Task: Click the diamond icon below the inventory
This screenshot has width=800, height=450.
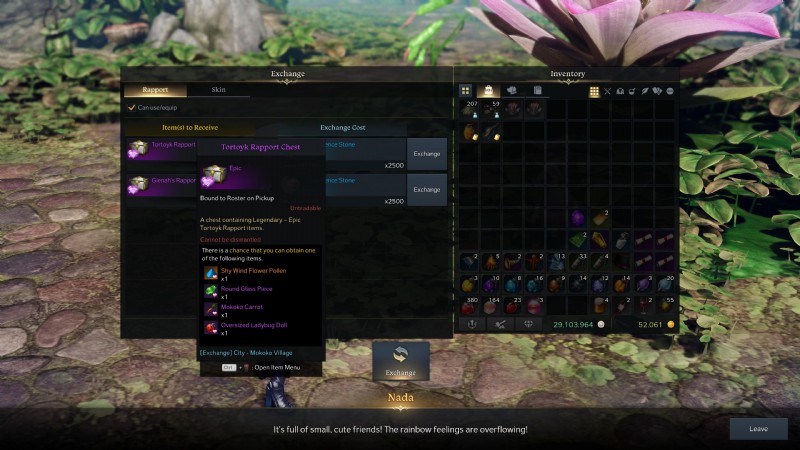Action: click(x=528, y=324)
